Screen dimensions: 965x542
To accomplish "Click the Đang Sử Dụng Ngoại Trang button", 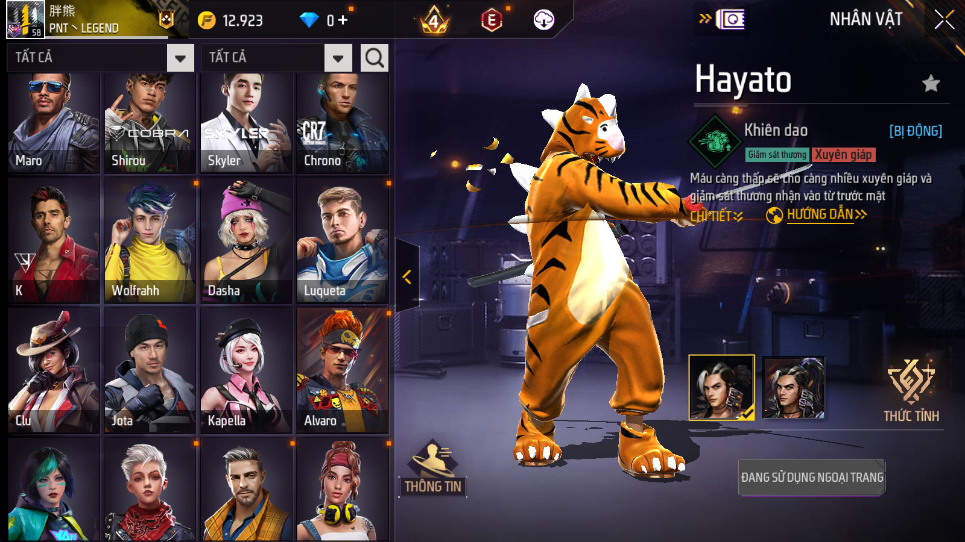I will [x=812, y=477].
